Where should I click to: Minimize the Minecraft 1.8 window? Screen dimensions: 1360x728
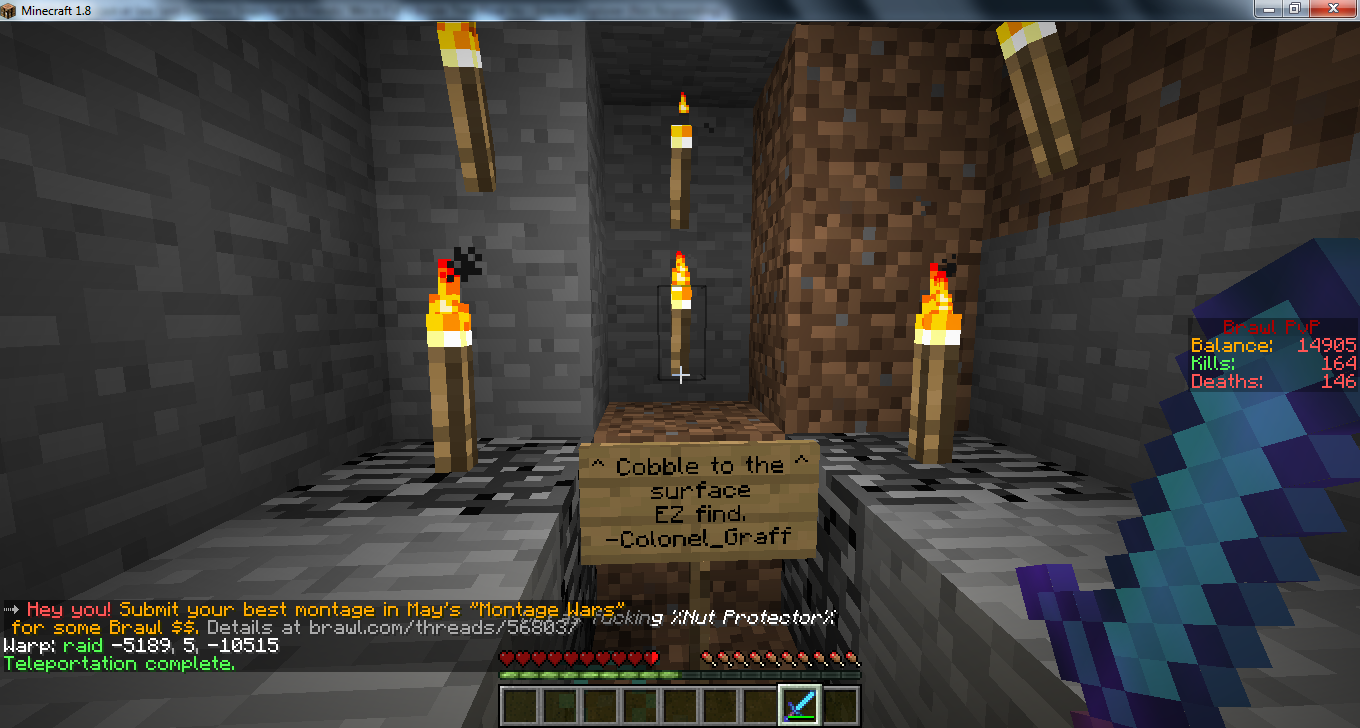coord(1268,8)
